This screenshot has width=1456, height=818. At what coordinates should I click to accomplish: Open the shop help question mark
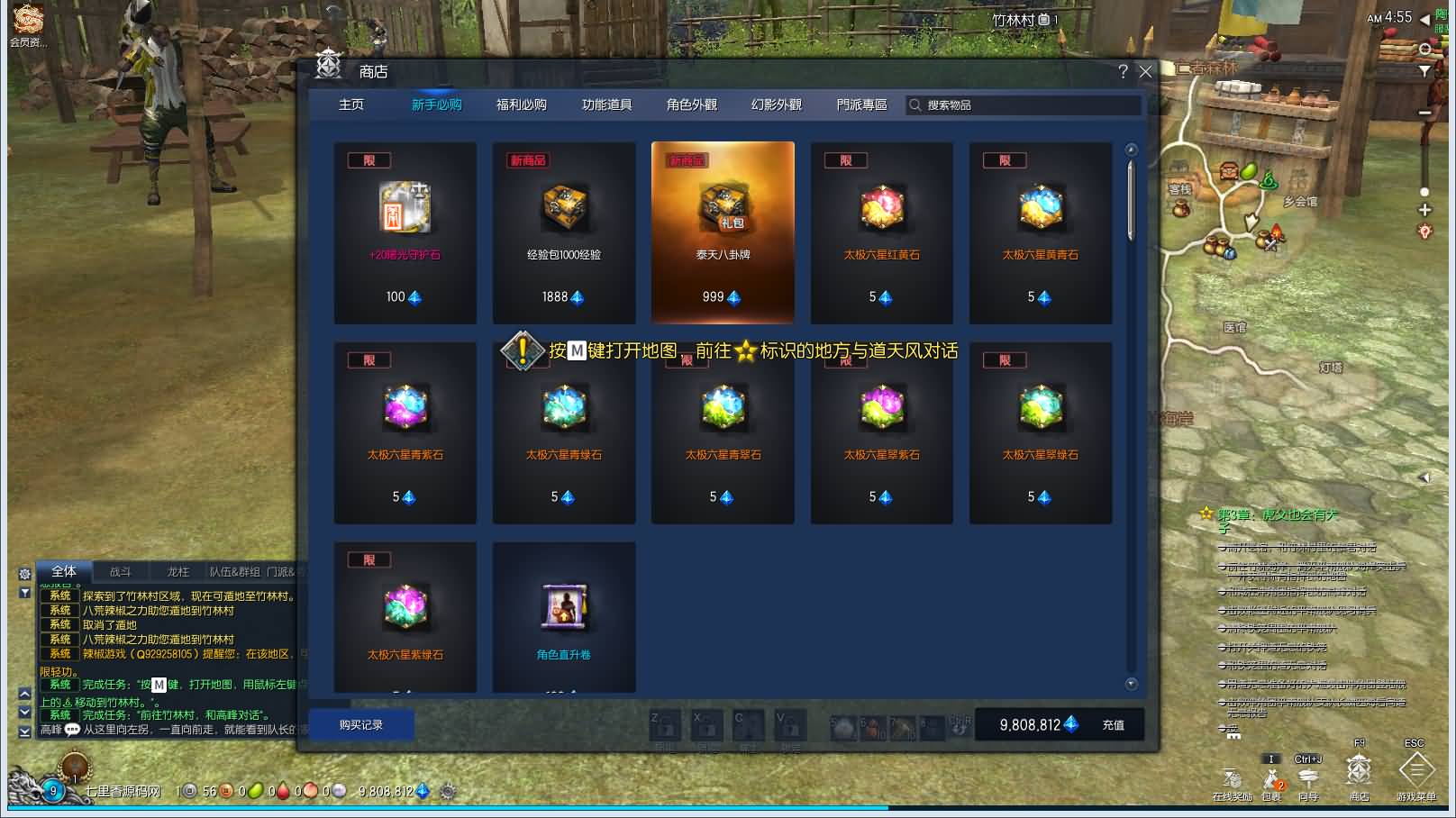(1123, 72)
